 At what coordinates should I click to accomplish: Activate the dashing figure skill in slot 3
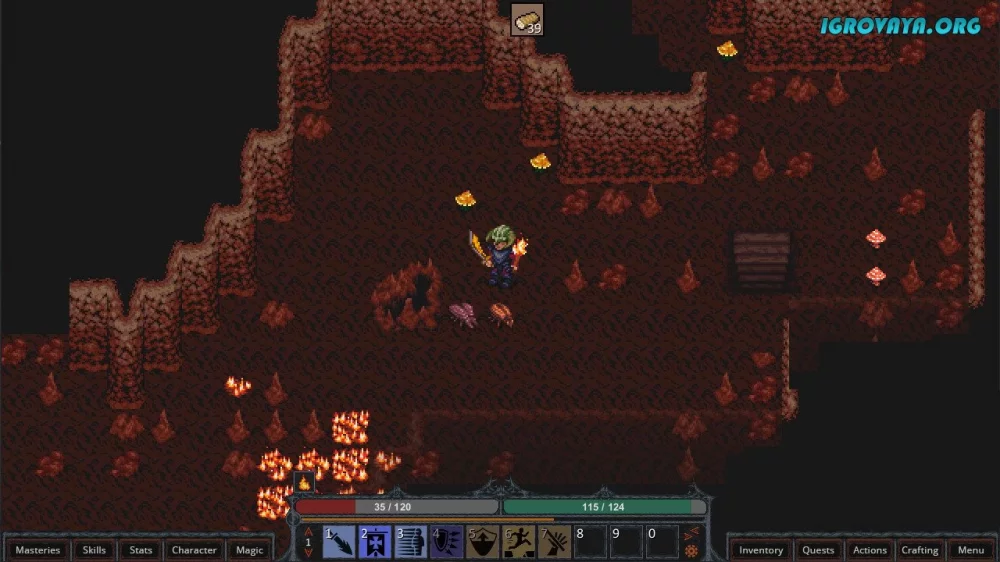pos(411,542)
